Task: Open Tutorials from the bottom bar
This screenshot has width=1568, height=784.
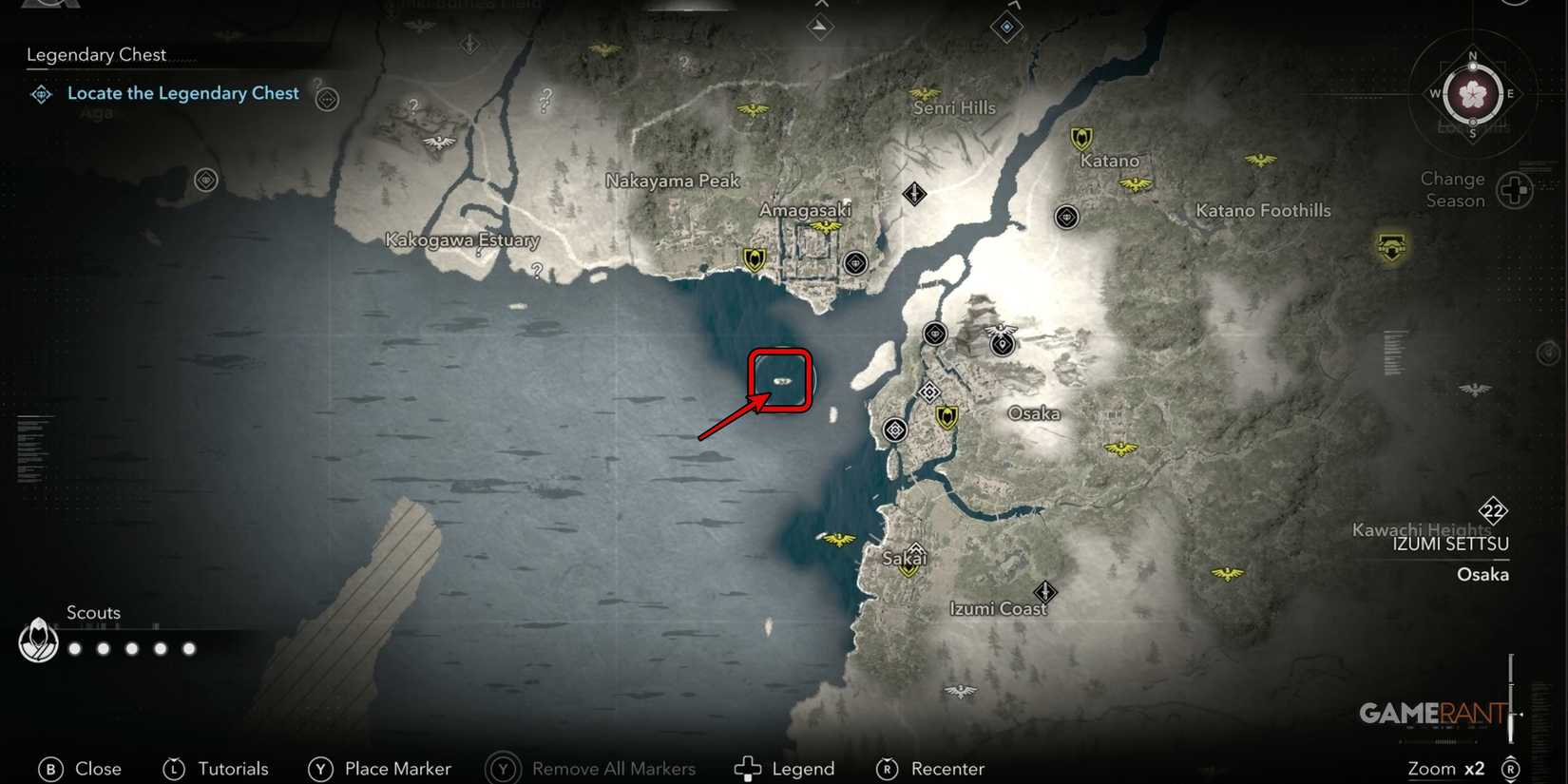Action: click(x=232, y=769)
